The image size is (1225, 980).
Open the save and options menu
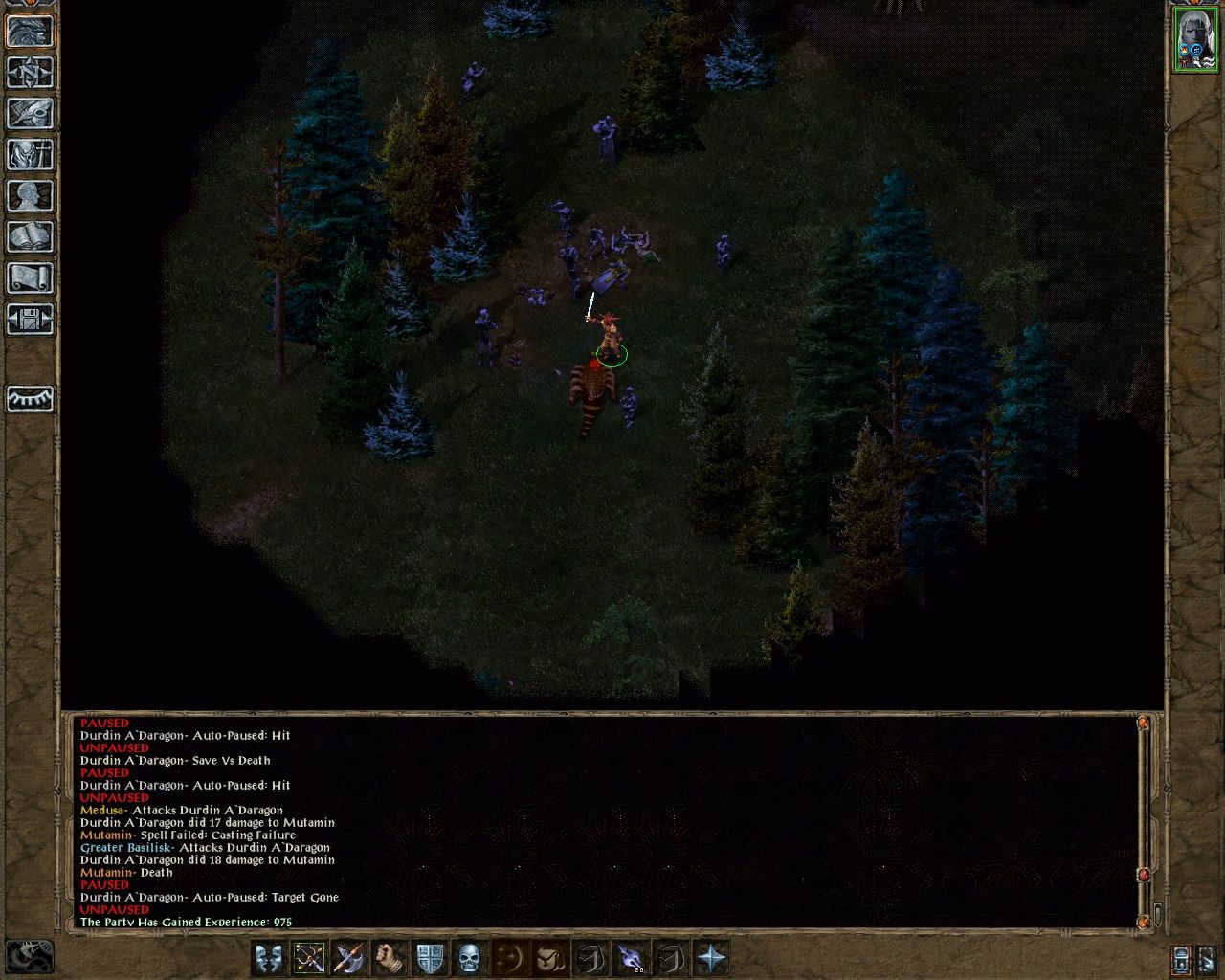click(x=30, y=320)
